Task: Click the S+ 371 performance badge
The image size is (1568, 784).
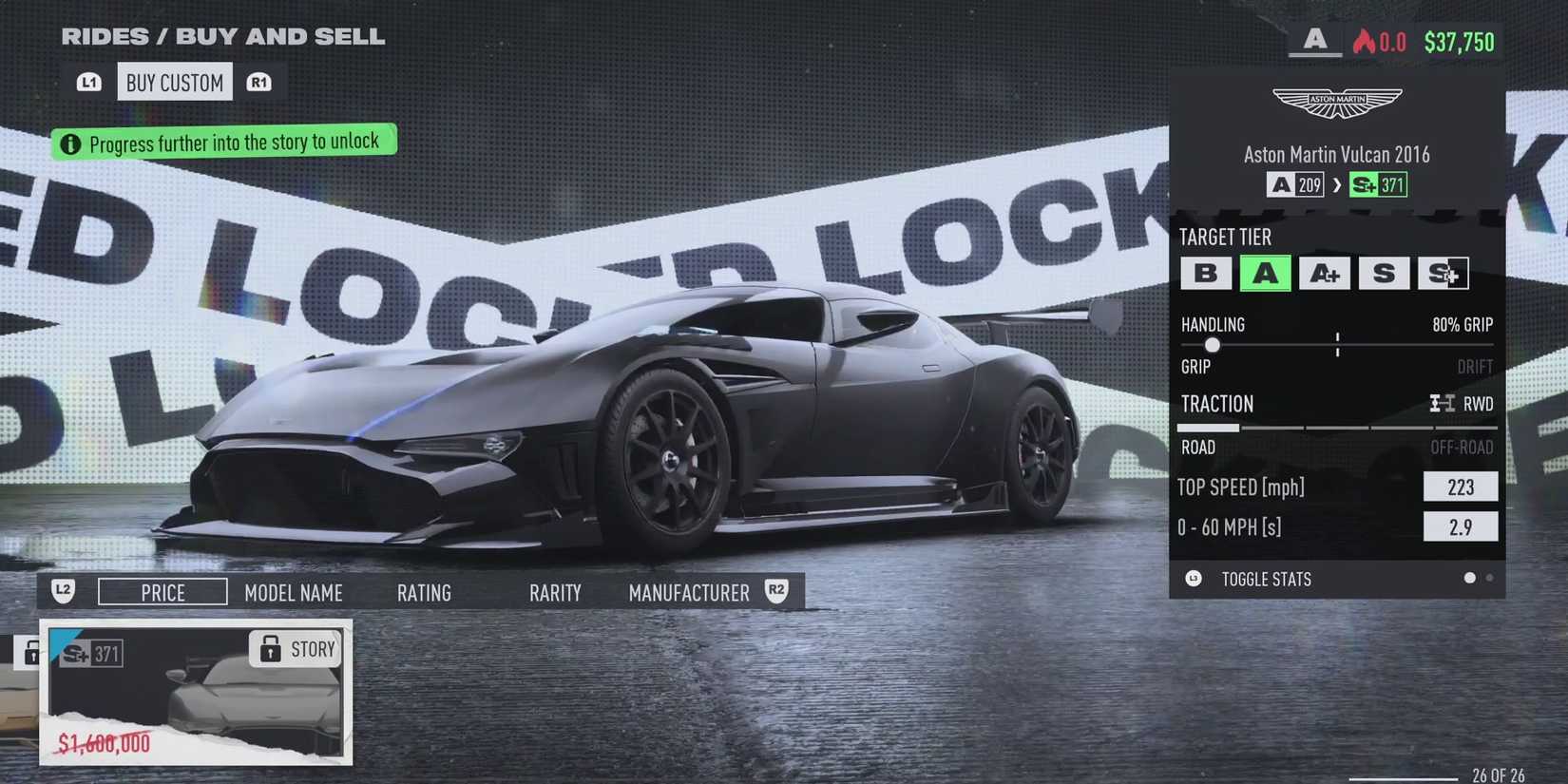Action: [x=1377, y=184]
